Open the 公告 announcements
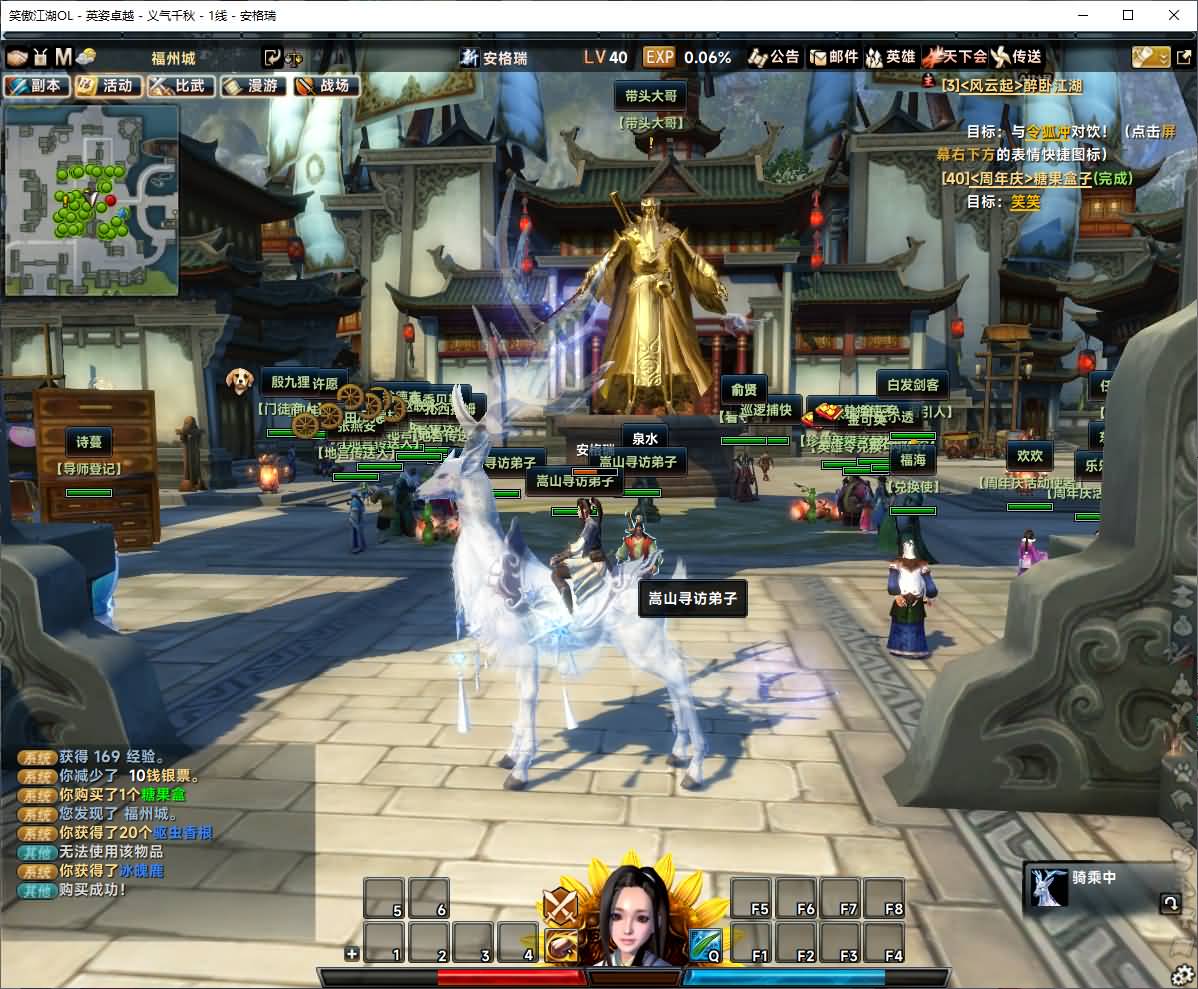This screenshot has width=1198, height=989. (774, 57)
